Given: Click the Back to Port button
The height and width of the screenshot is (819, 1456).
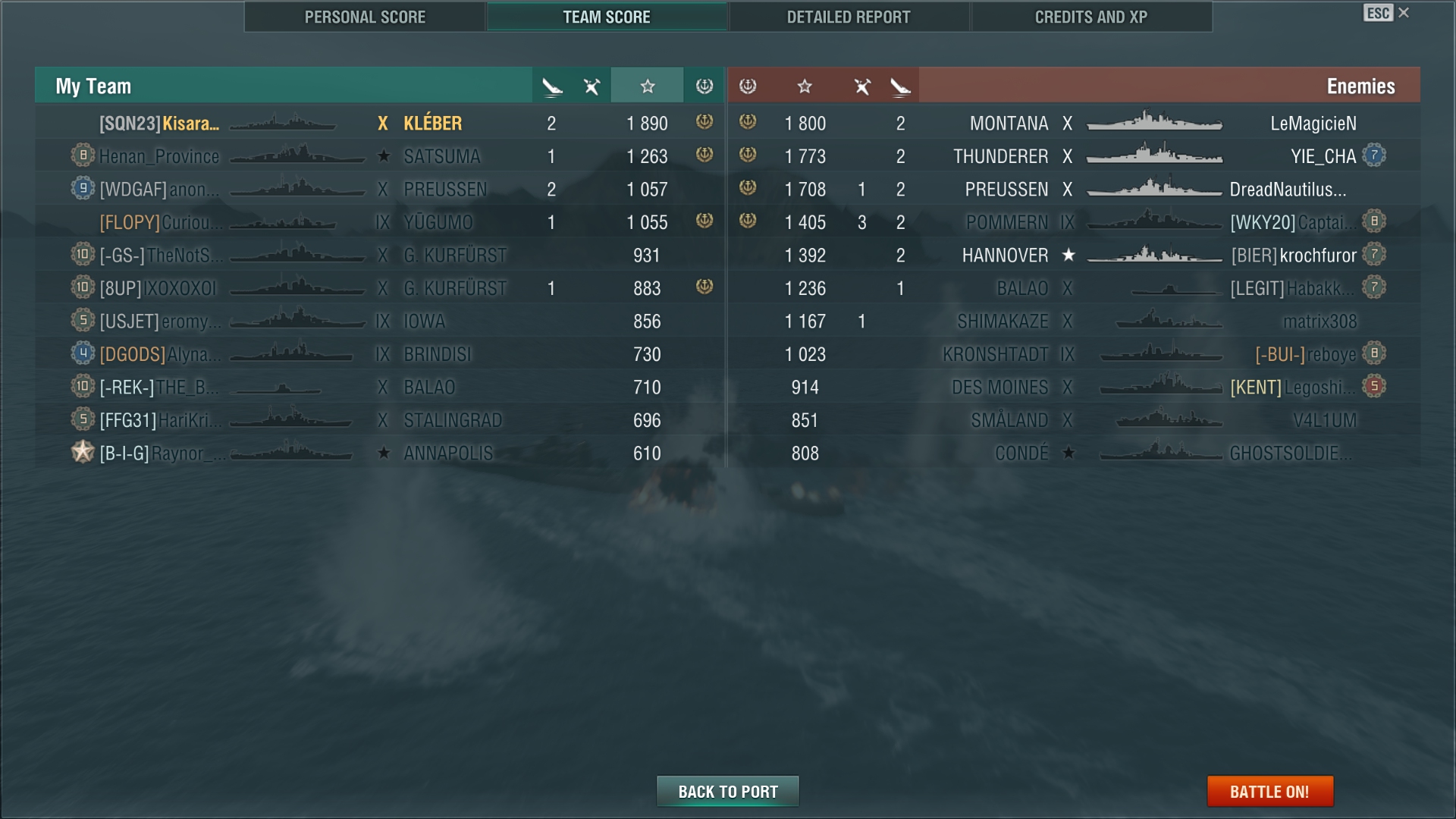Looking at the screenshot, I should tap(728, 792).
